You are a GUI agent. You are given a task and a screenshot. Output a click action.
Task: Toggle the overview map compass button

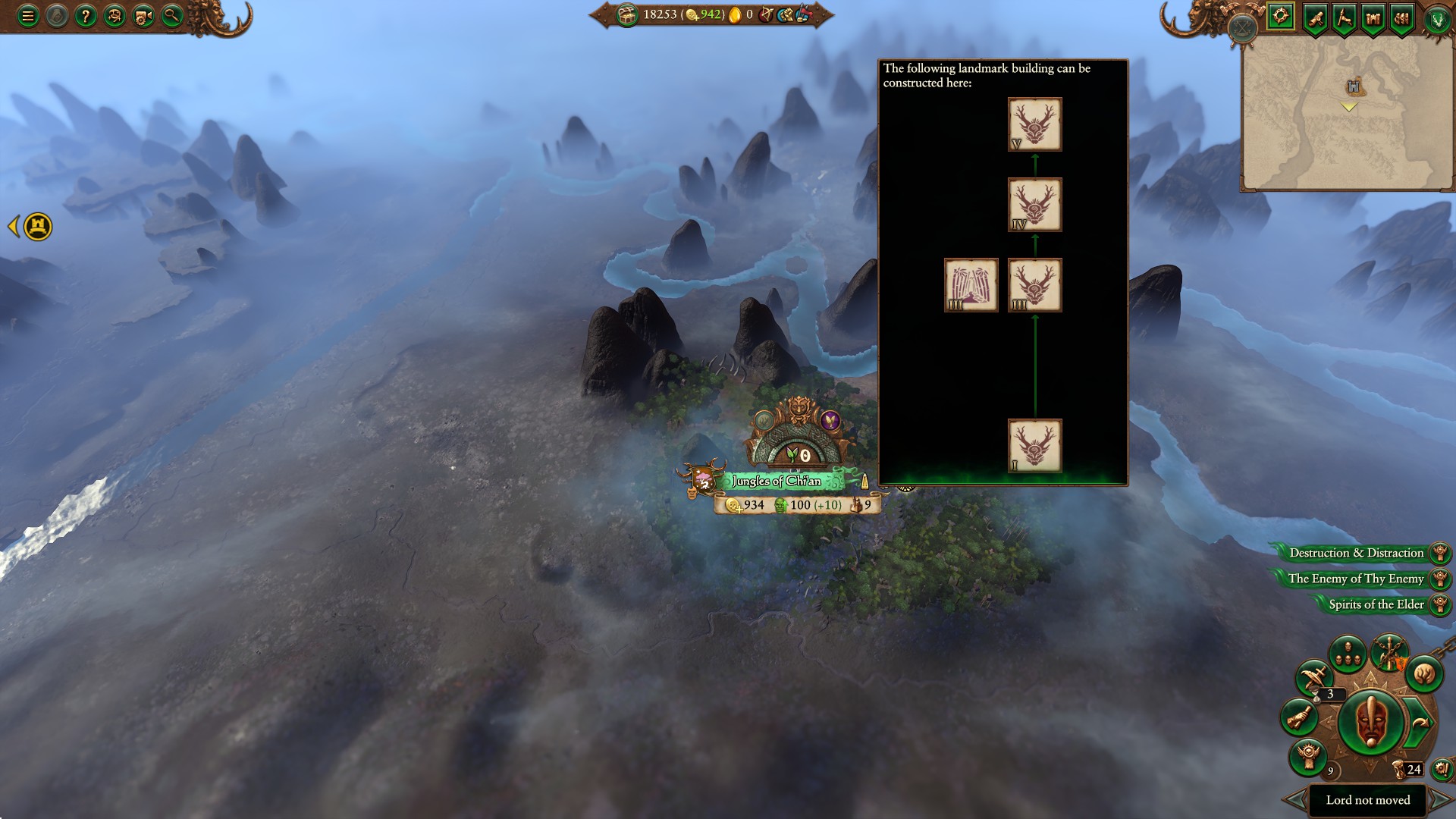tap(1279, 17)
